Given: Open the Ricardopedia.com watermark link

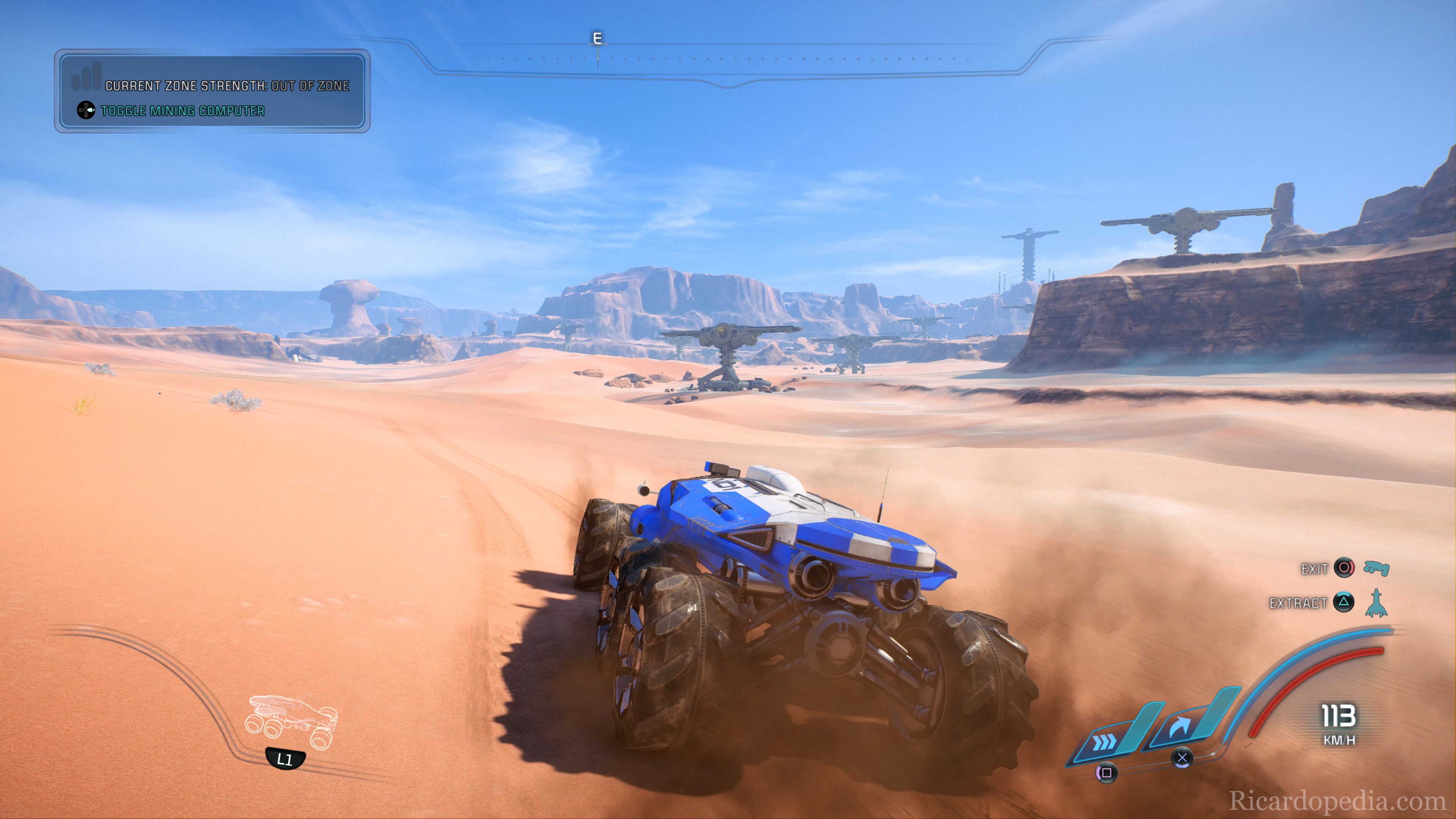Looking at the screenshot, I should (x=1337, y=800).
